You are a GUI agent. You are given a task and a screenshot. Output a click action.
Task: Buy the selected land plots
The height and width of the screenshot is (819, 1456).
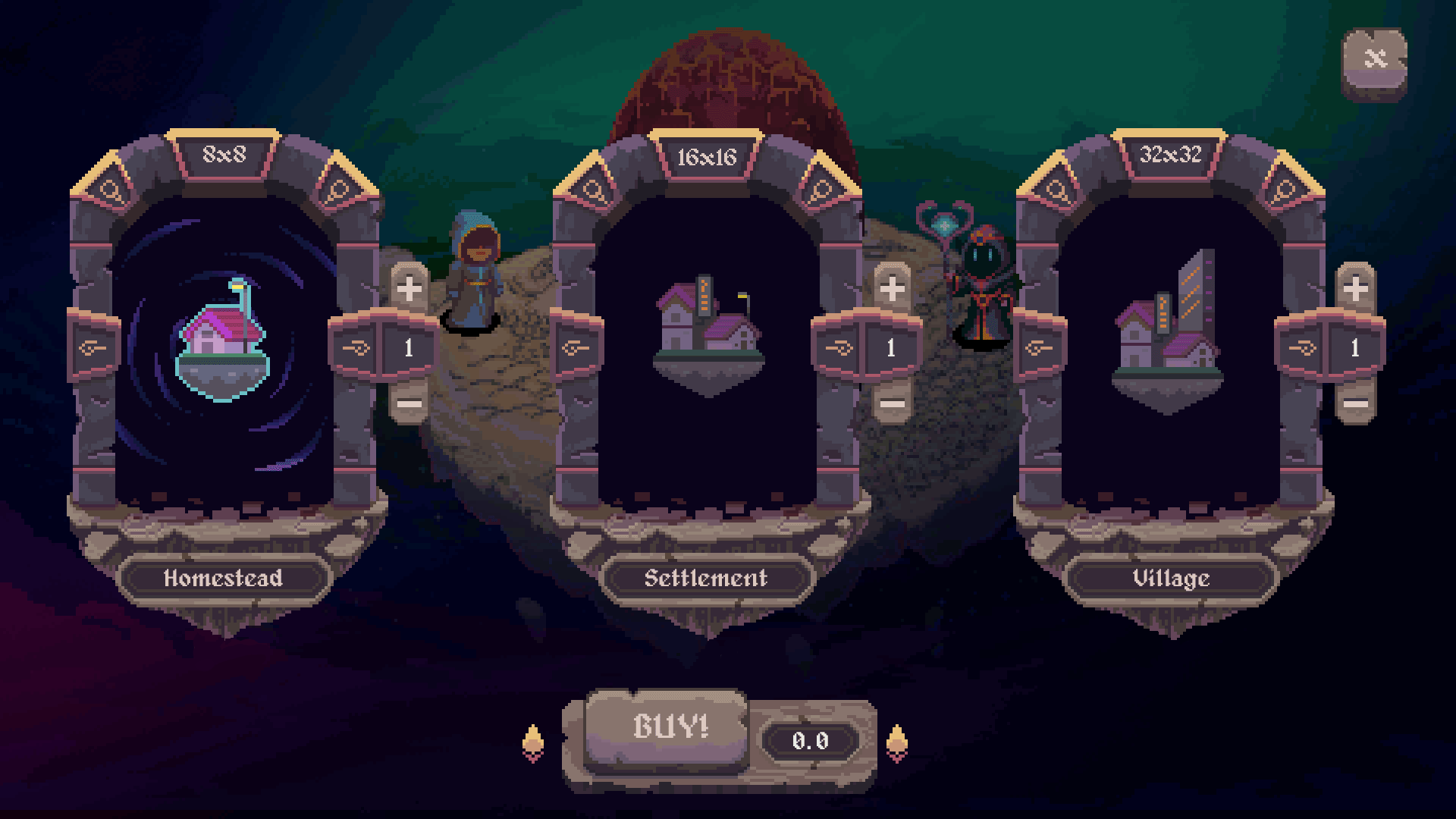click(669, 728)
